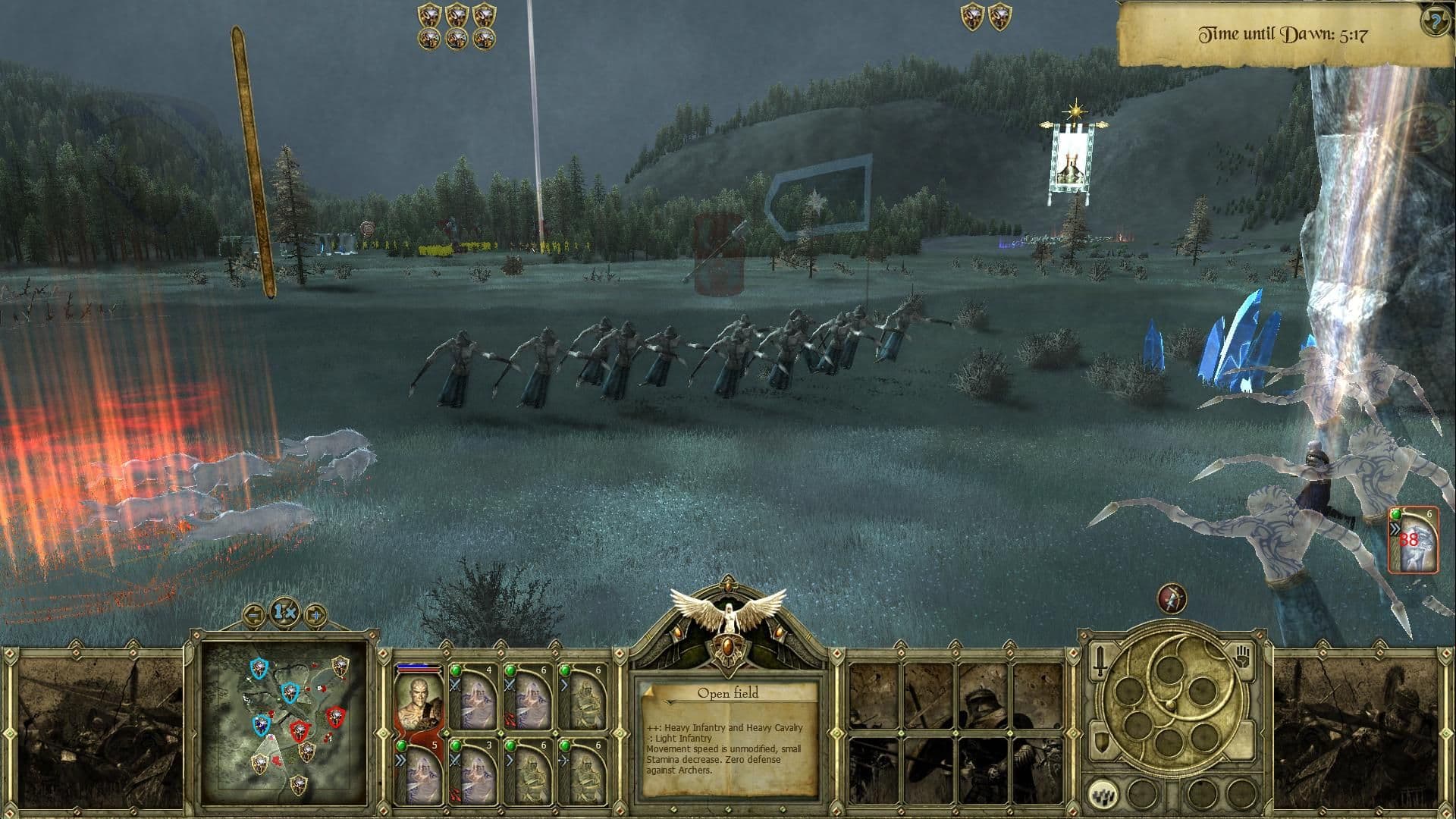
Task: Click the crossed swords icon on unit card 4
Action: (x=455, y=686)
